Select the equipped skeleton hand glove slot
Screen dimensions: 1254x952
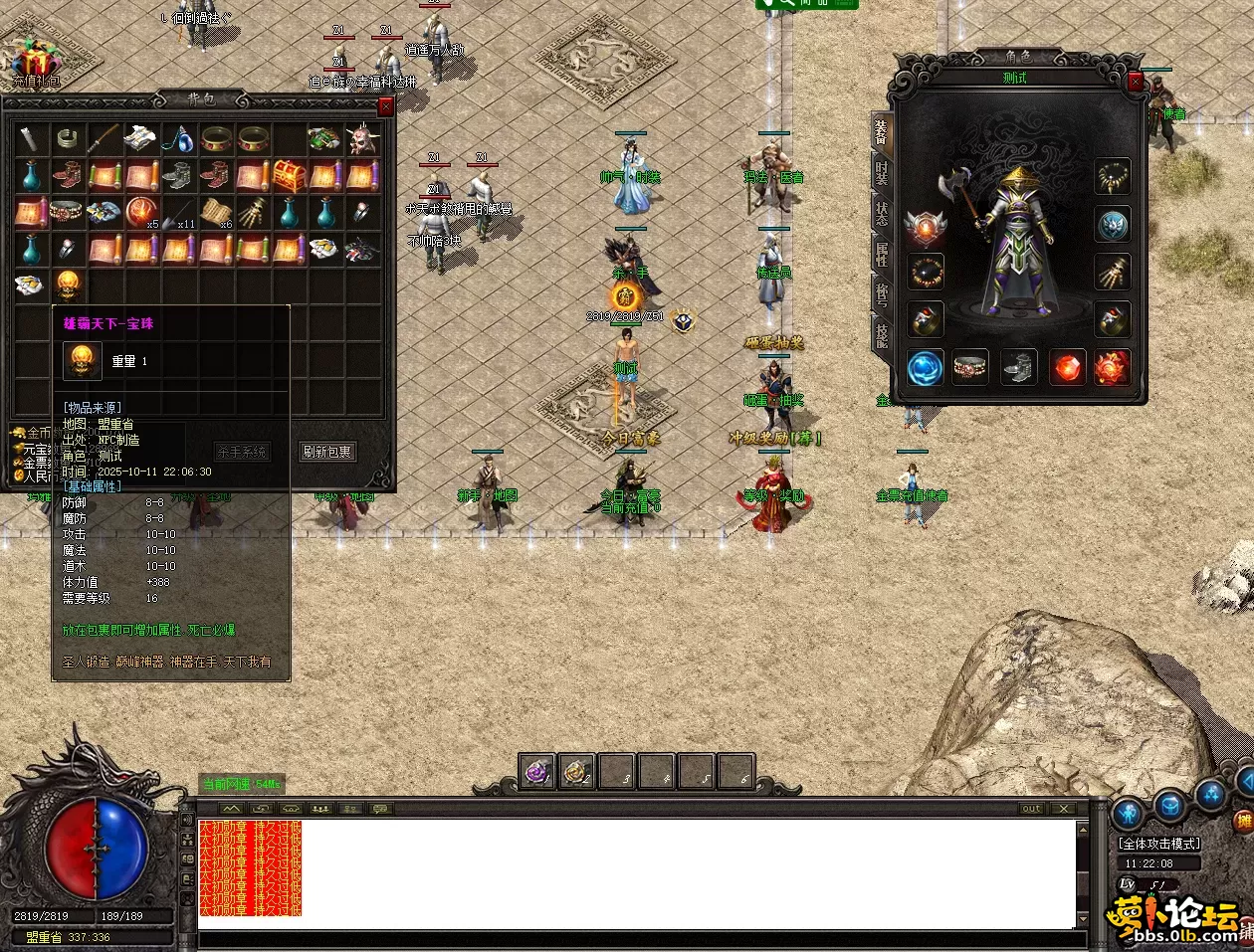1113,272
